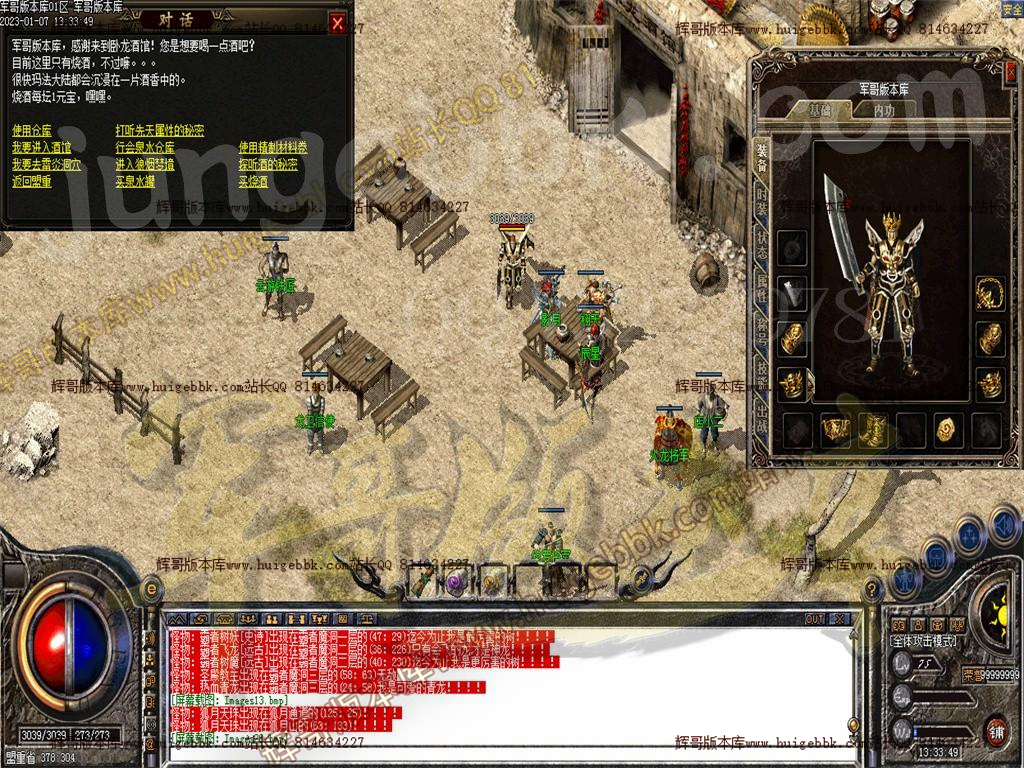Open the 属性 side tab

tap(762, 290)
